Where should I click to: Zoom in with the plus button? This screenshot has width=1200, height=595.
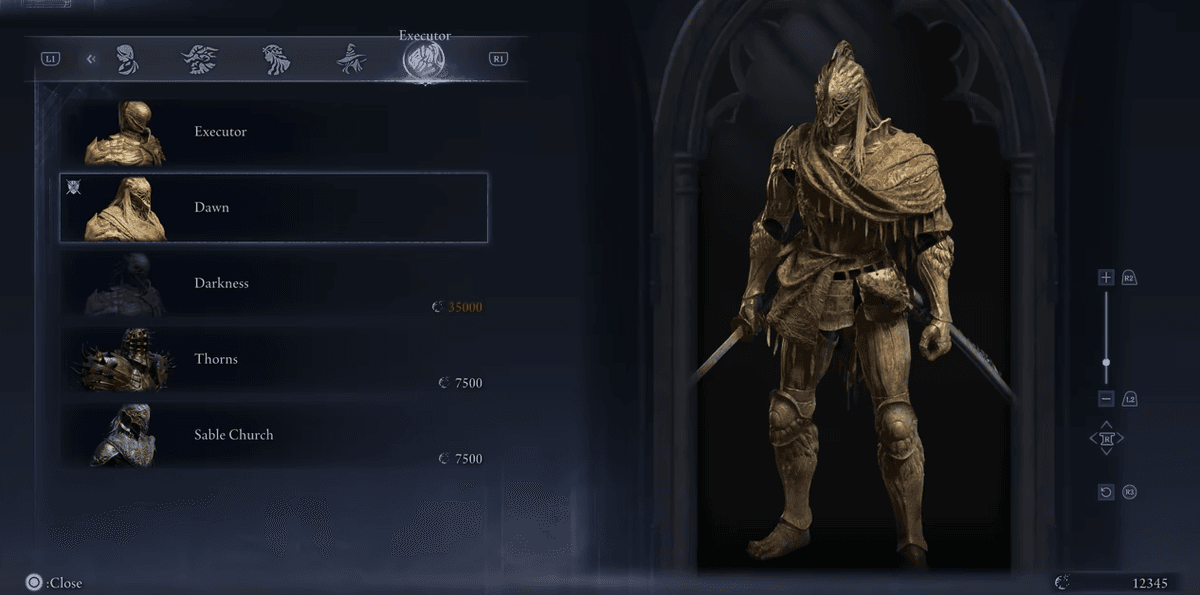tap(1106, 277)
